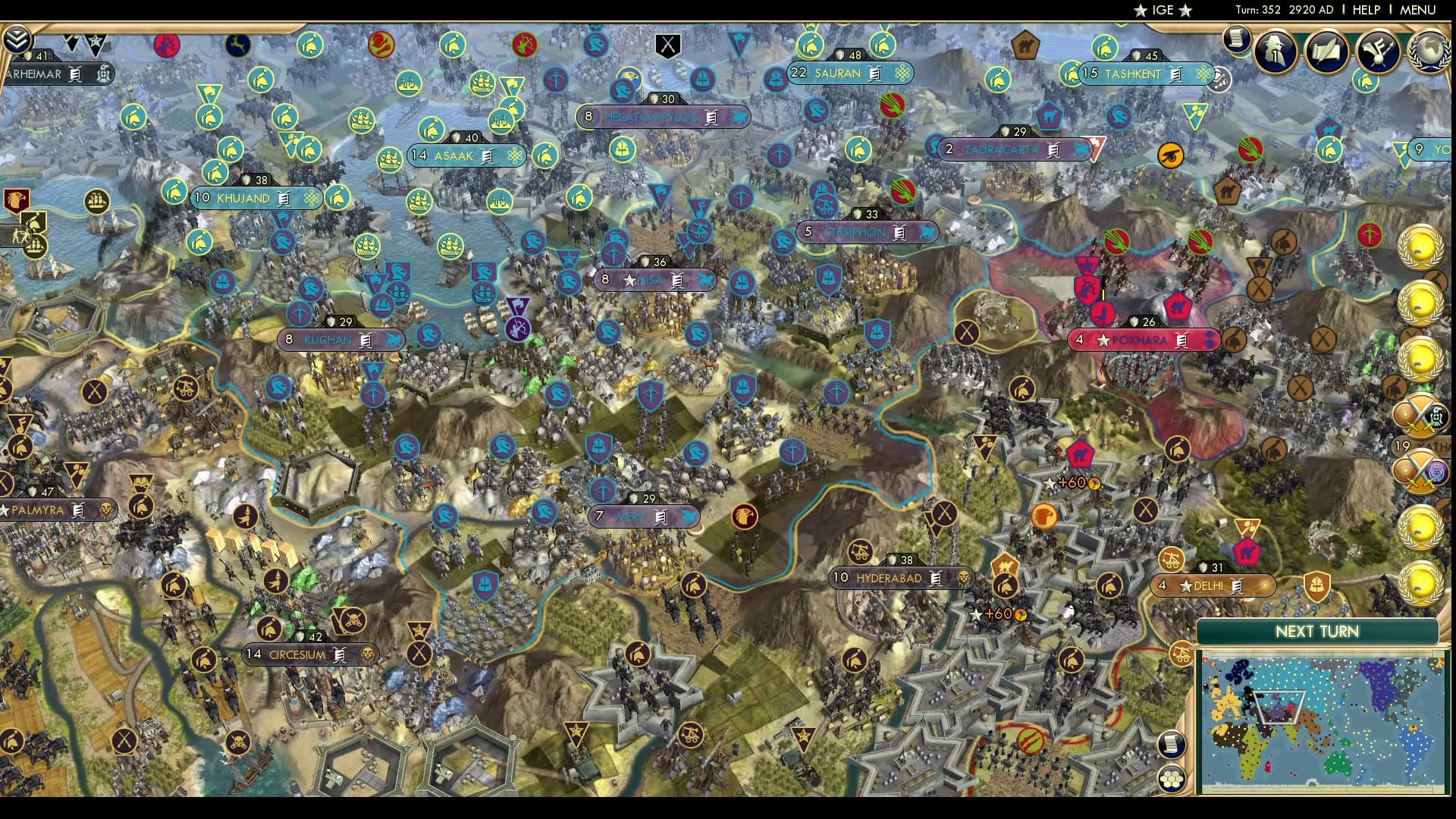Open the Social Policies quill-and-scroll icon
The height and width of the screenshot is (819, 1456).
(1326, 52)
